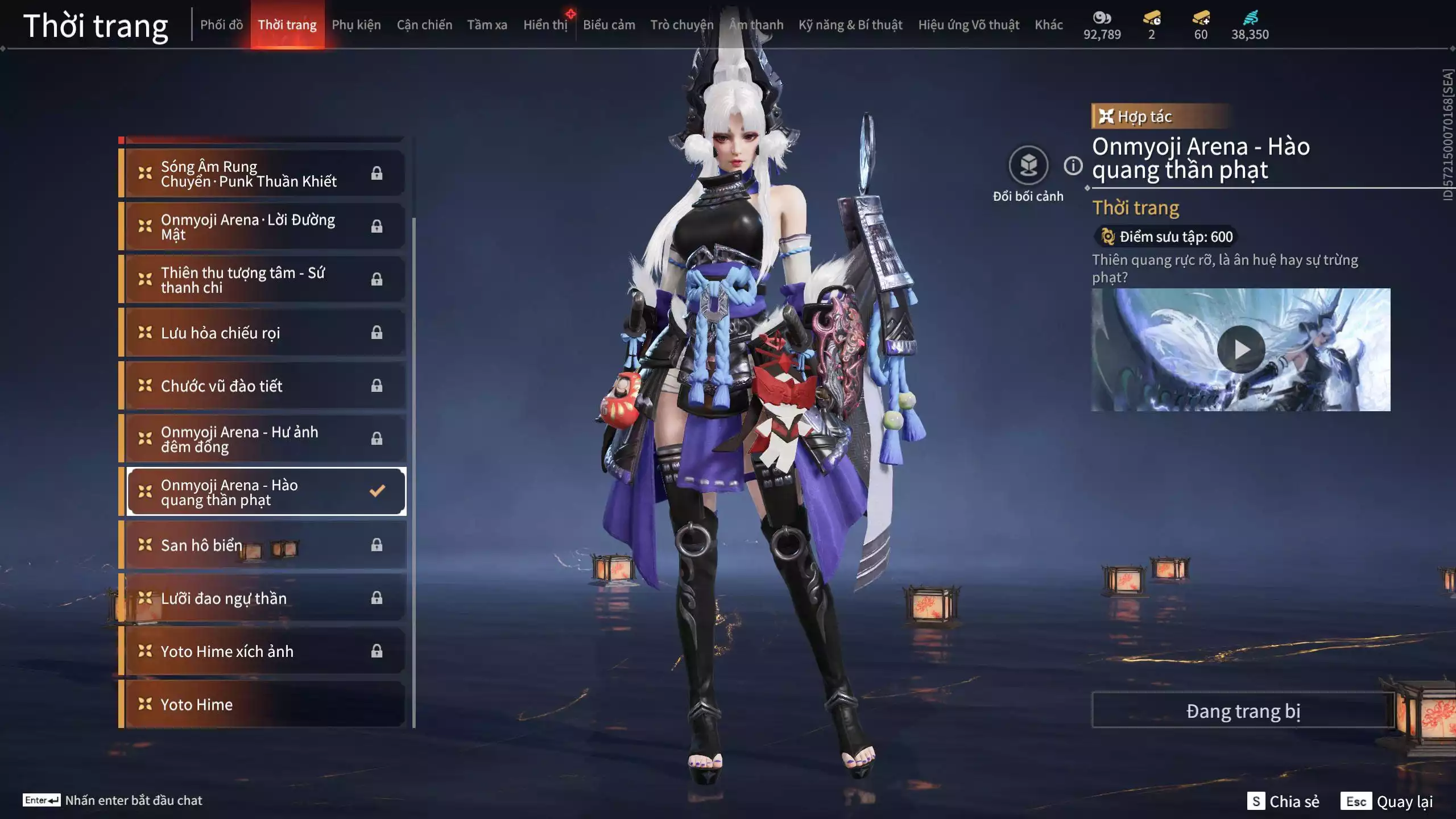Switch to the Khác tab

pos(1048,25)
